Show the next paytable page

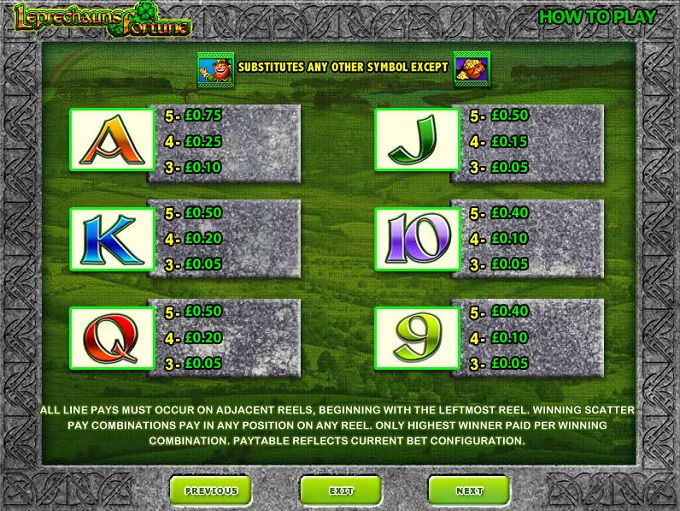click(469, 491)
